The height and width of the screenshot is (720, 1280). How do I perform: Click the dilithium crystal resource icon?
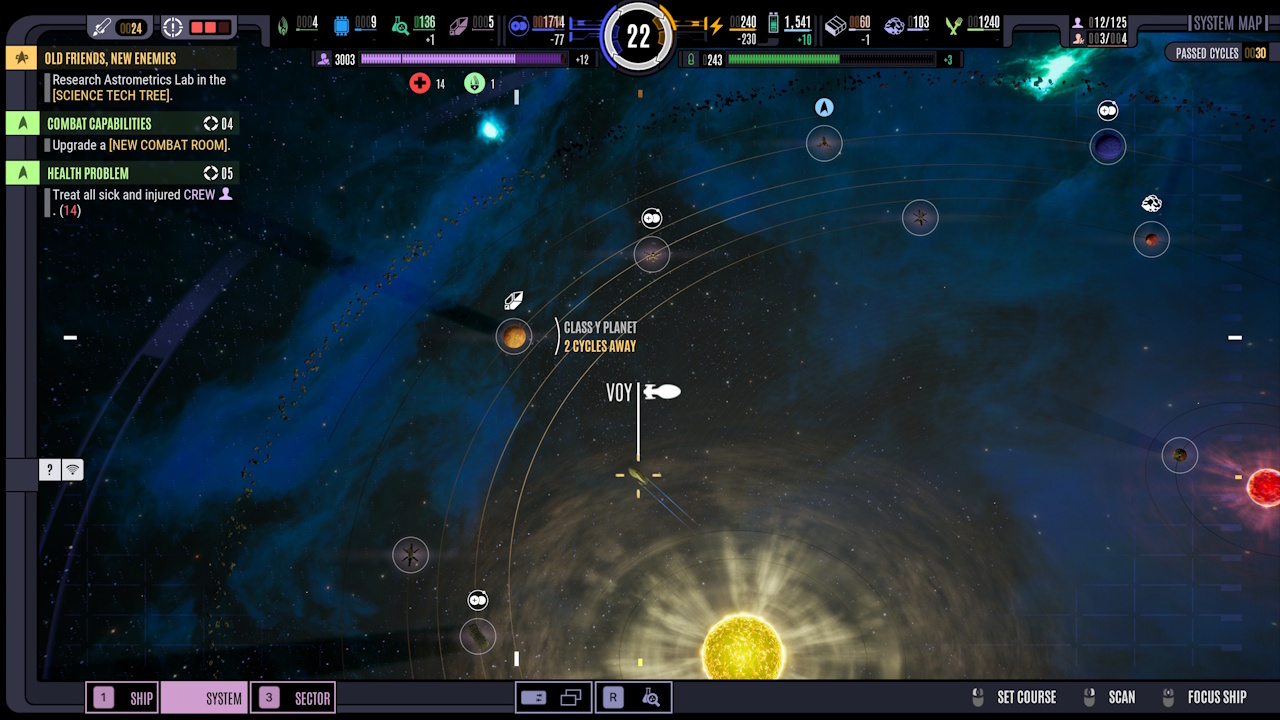pyautogui.click(x=460, y=24)
